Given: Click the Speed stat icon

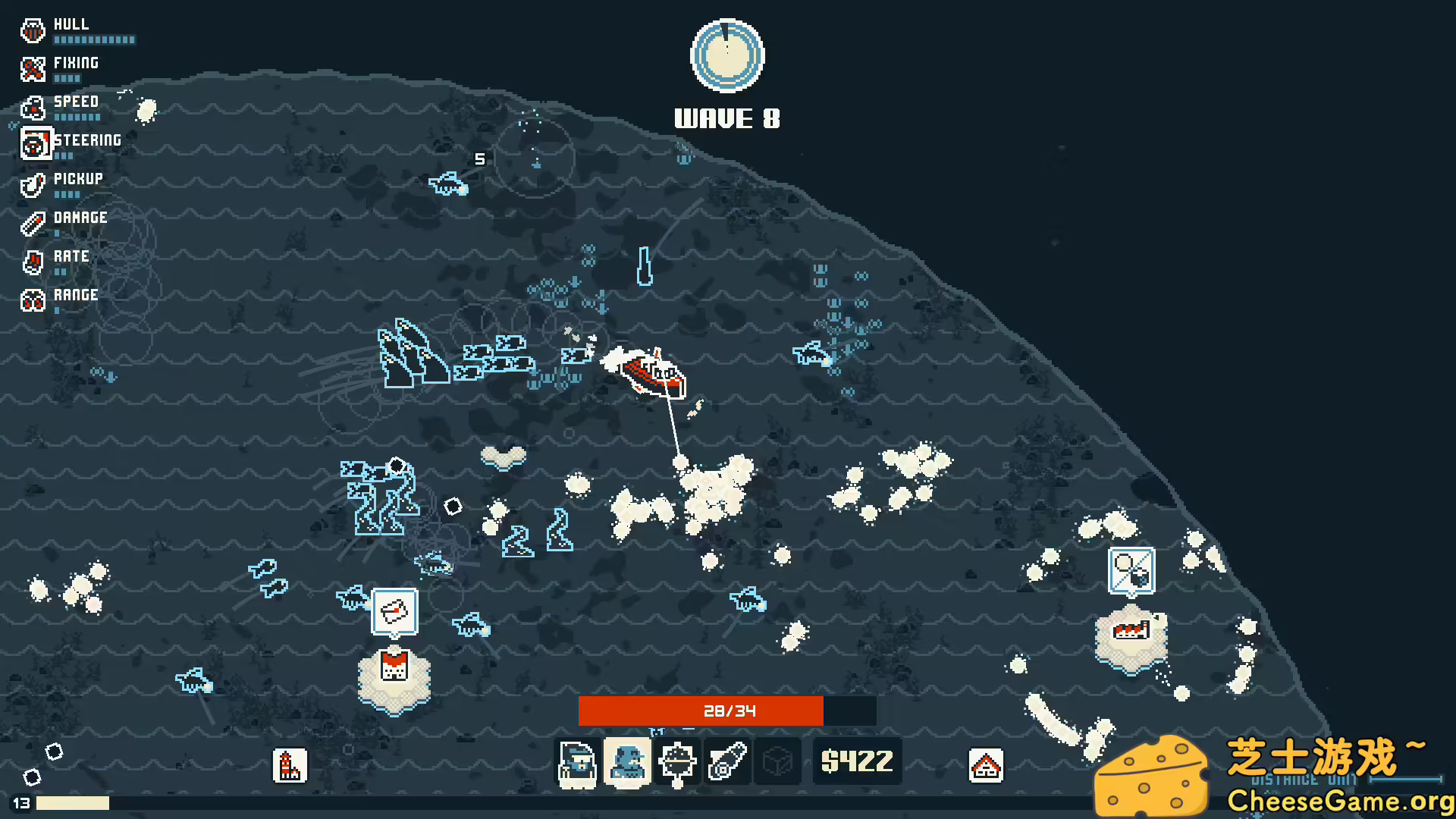Looking at the screenshot, I should pyautogui.click(x=32, y=108).
